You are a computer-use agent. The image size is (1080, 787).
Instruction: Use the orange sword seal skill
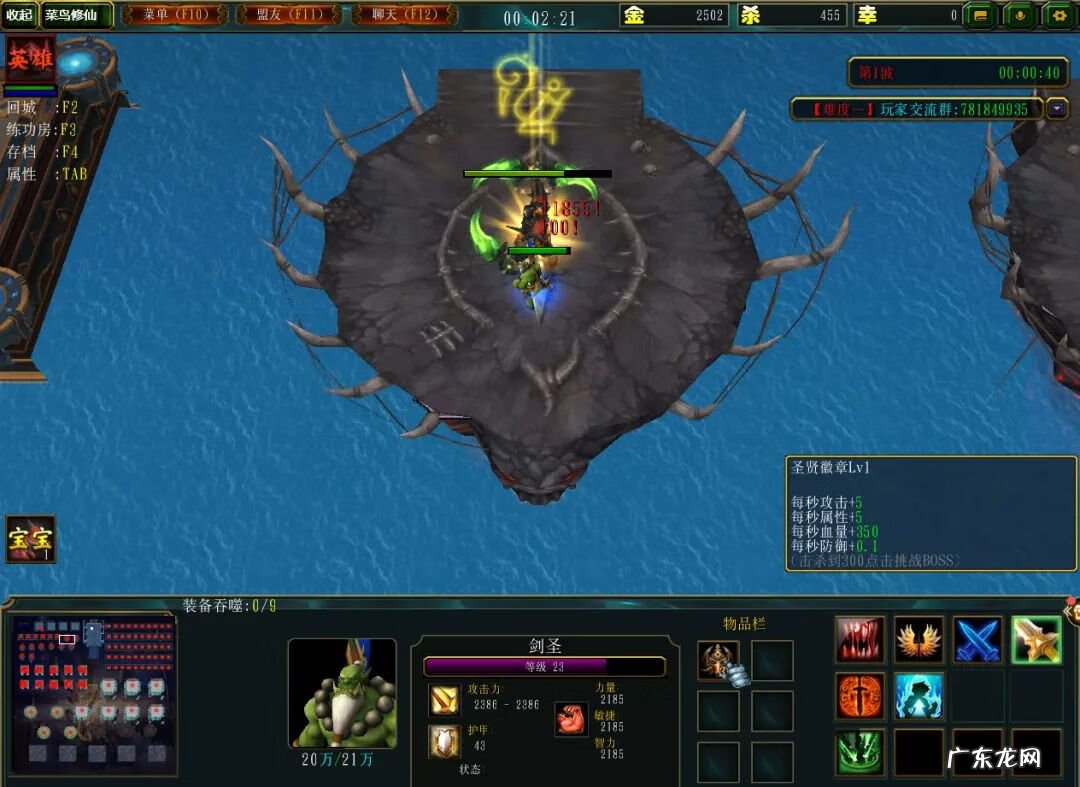pyautogui.click(x=860, y=697)
